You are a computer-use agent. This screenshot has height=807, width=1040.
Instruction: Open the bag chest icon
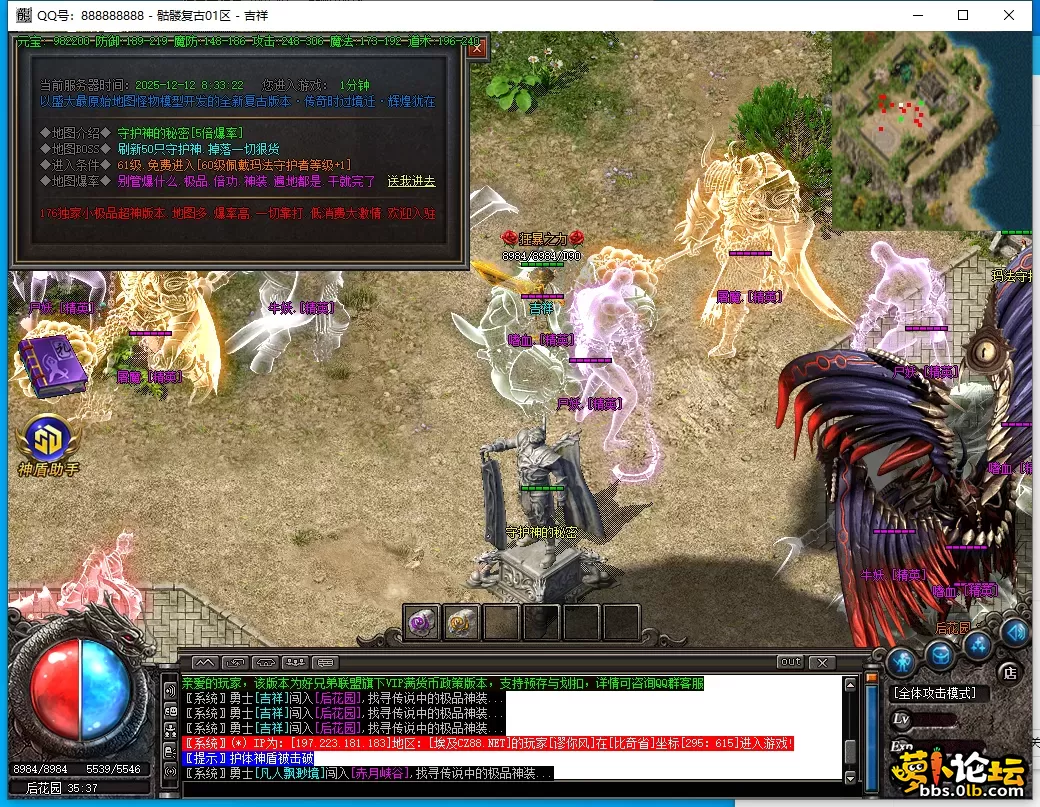[x=940, y=654]
